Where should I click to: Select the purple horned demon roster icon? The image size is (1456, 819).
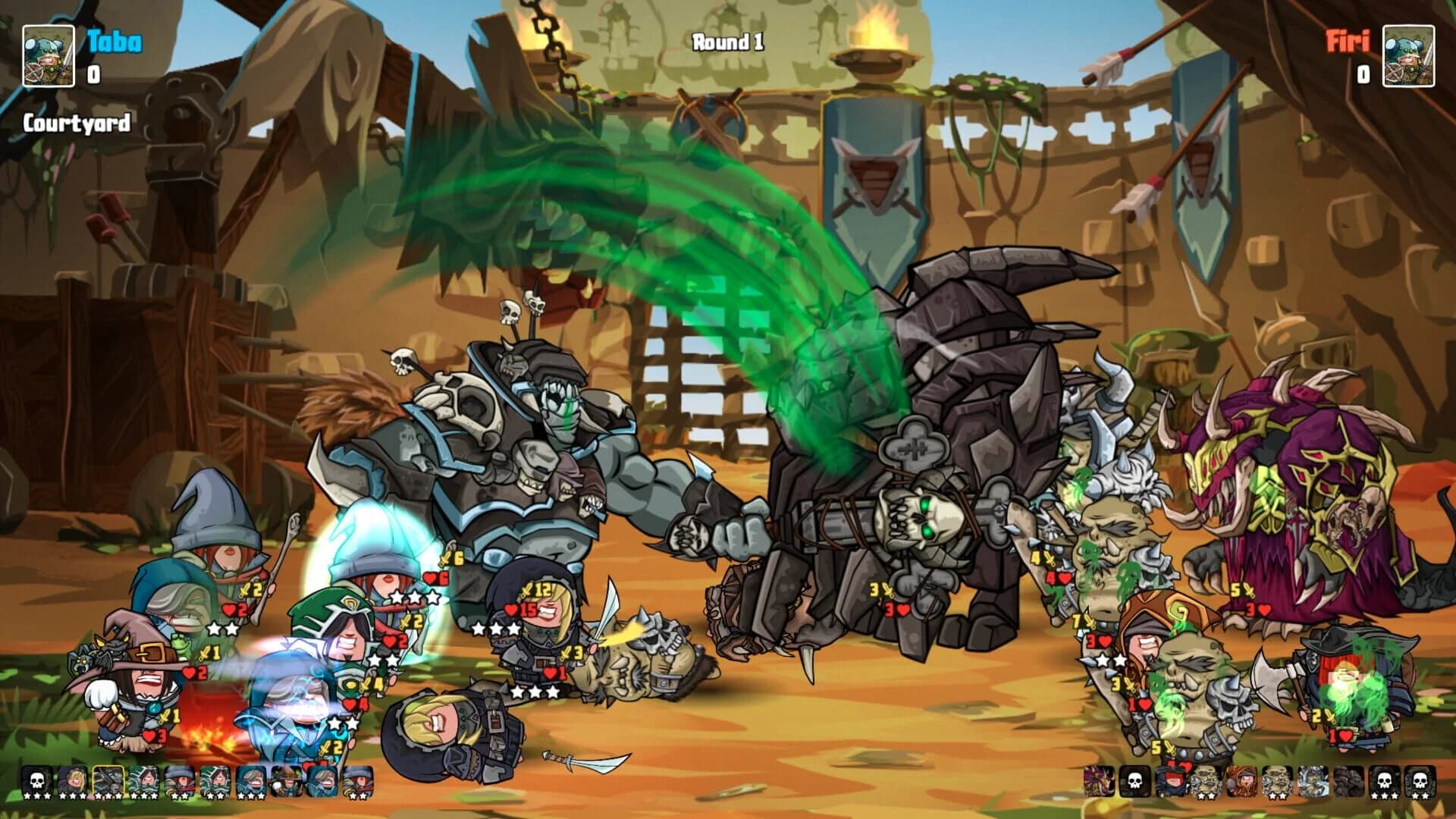[x=1099, y=781]
